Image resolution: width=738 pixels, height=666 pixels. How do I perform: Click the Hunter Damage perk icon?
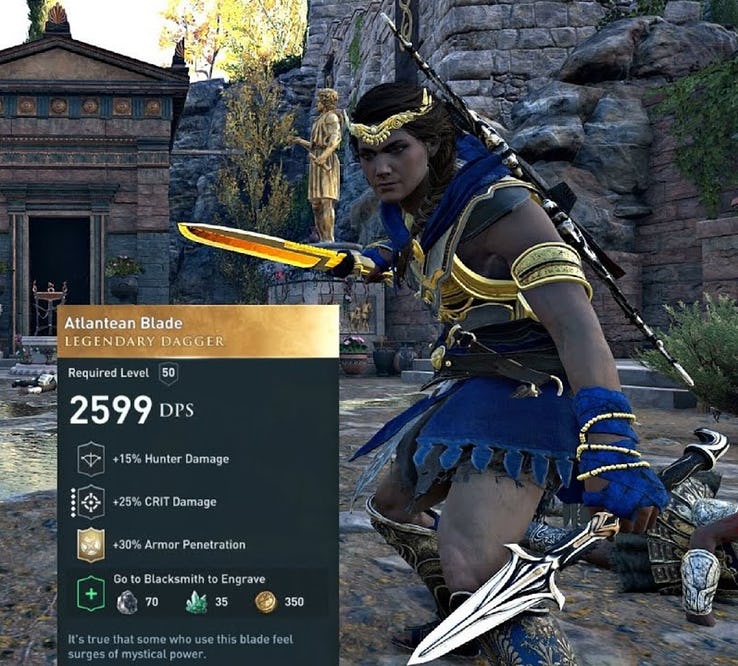pos(91,458)
